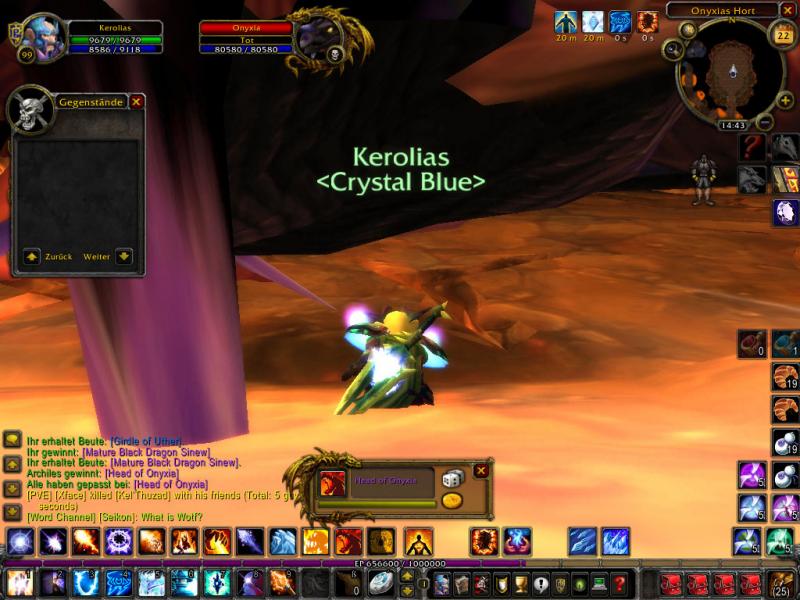Close the Gegenstände loot window

[x=137, y=101]
